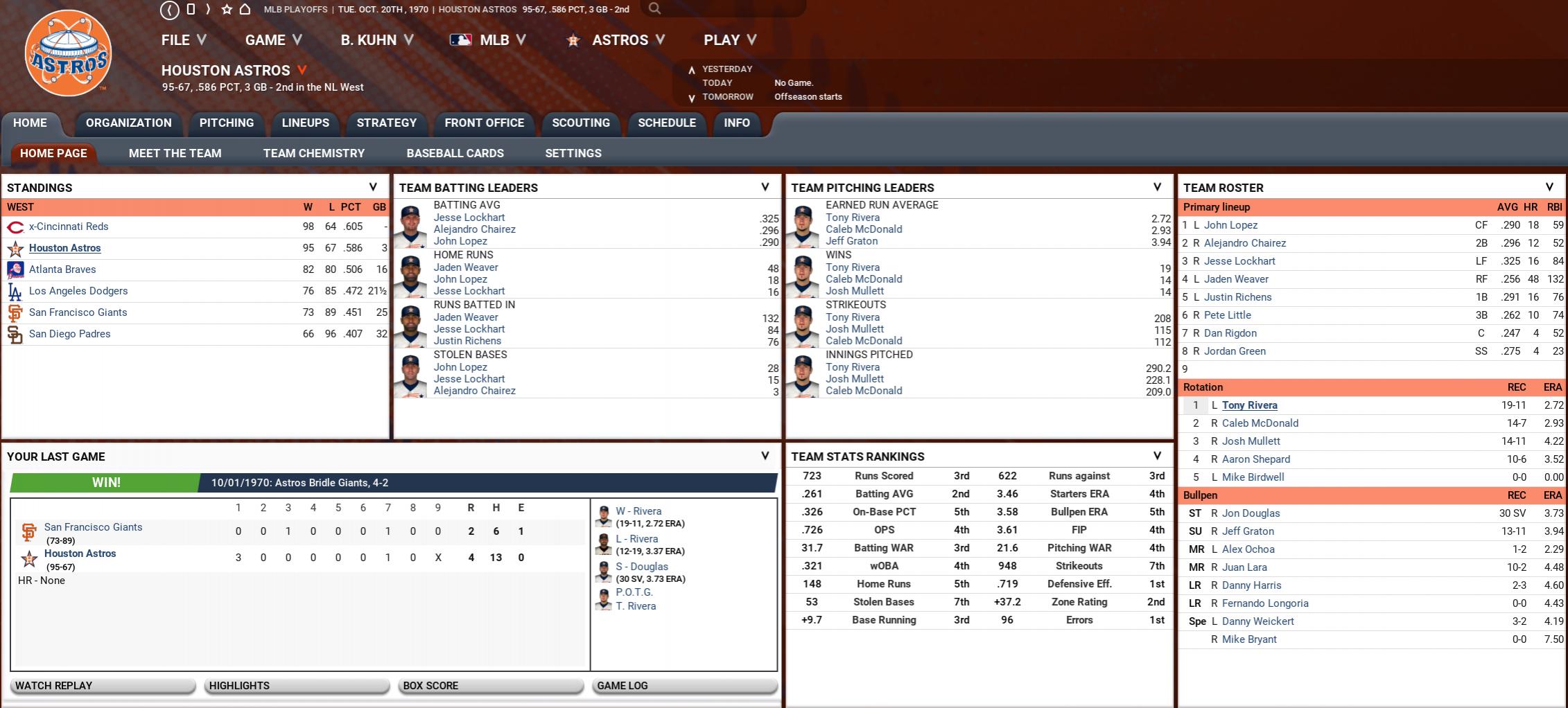1568x708 pixels.
Task: Select the TEAM CHEMISTRY subtab
Action: tap(313, 153)
